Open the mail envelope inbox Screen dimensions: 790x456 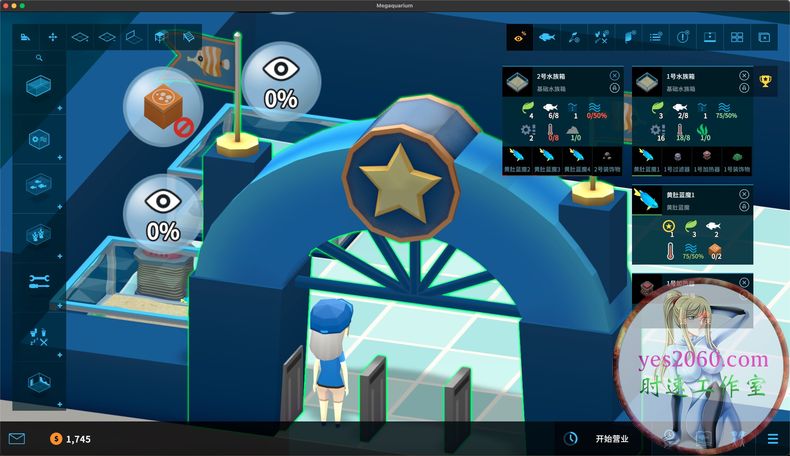coord(16,438)
